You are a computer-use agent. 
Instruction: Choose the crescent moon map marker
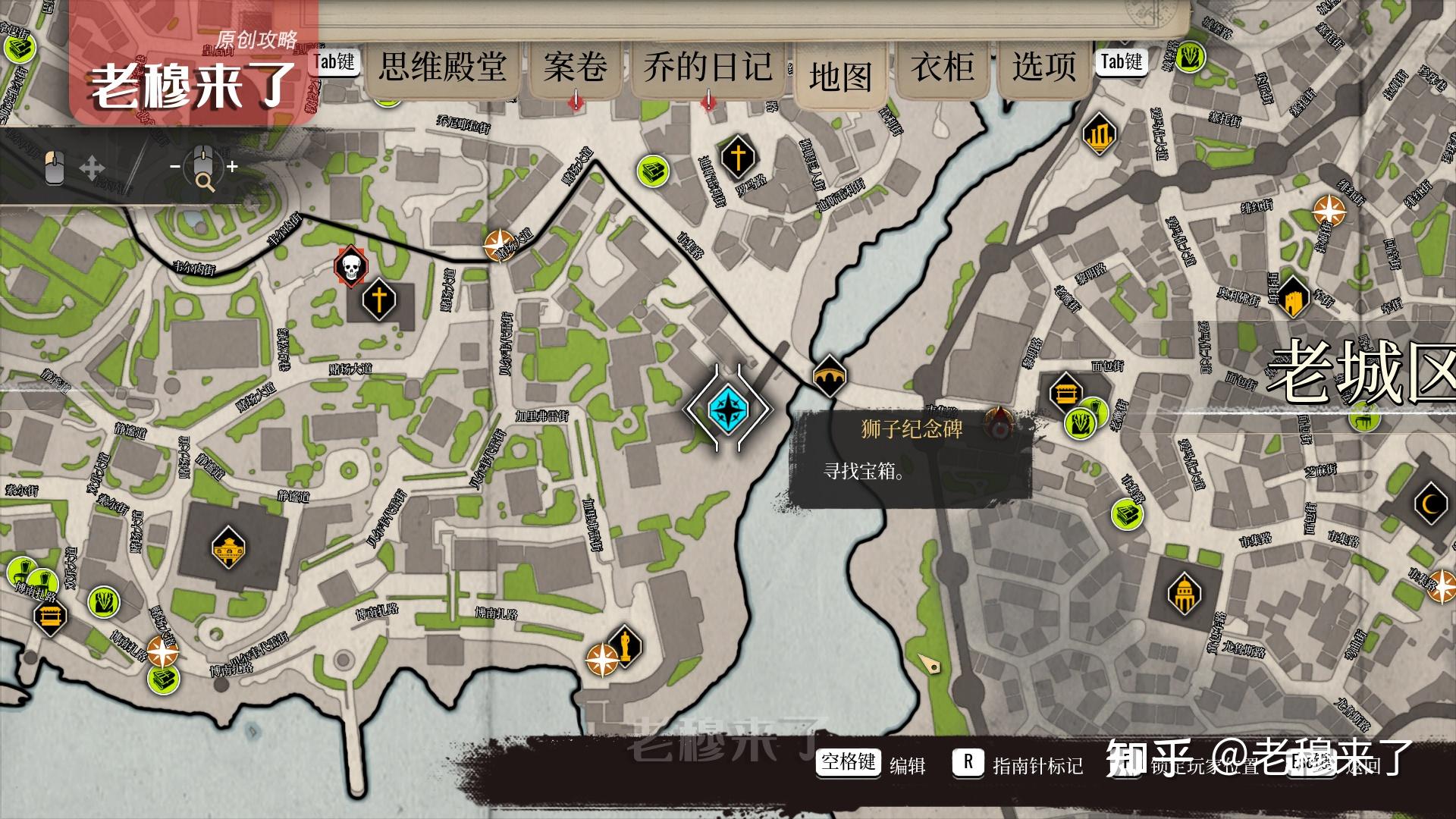pyautogui.click(x=1432, y=504)
